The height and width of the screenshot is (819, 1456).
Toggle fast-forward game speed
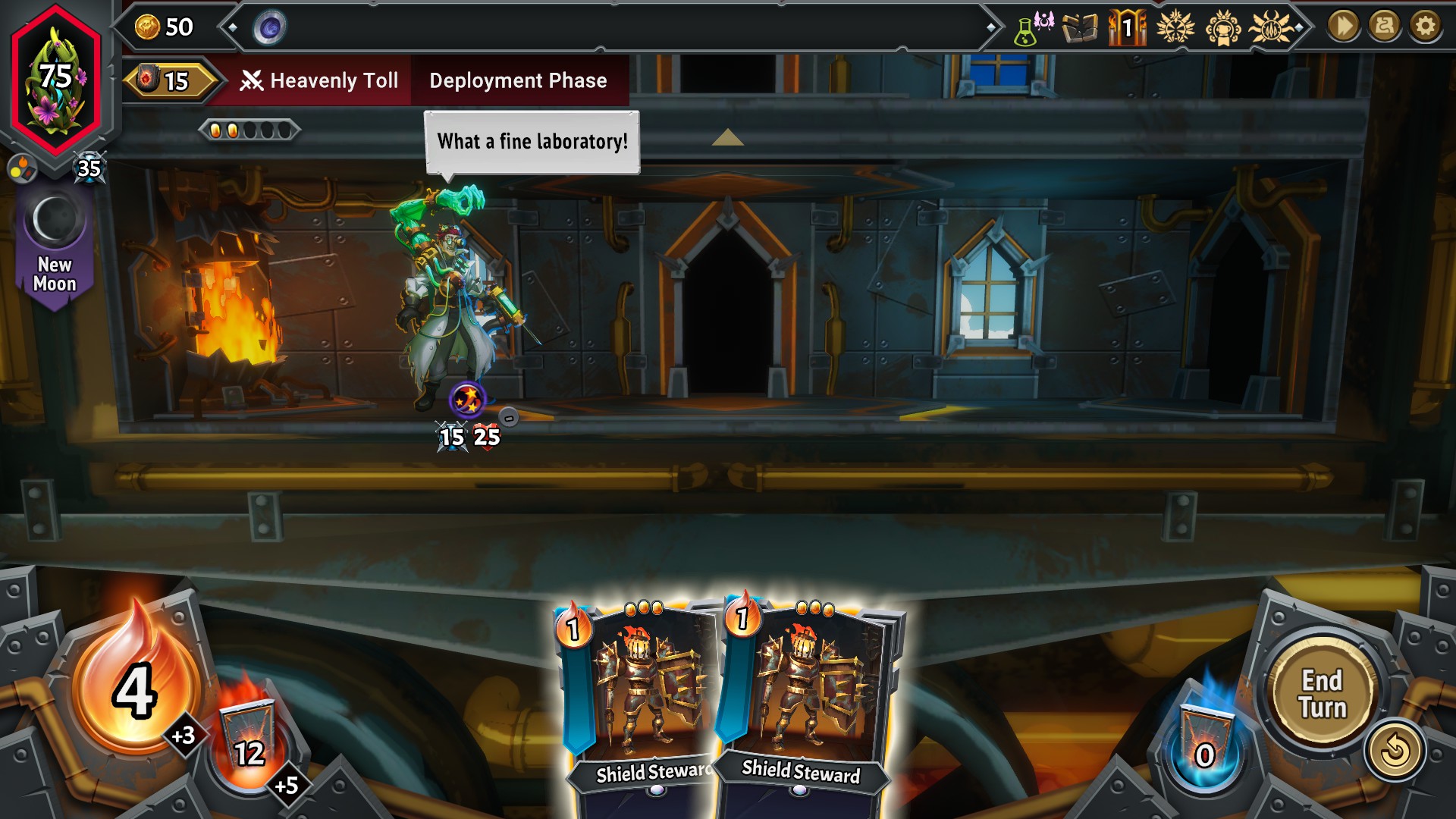click(x=1343, y=28)
